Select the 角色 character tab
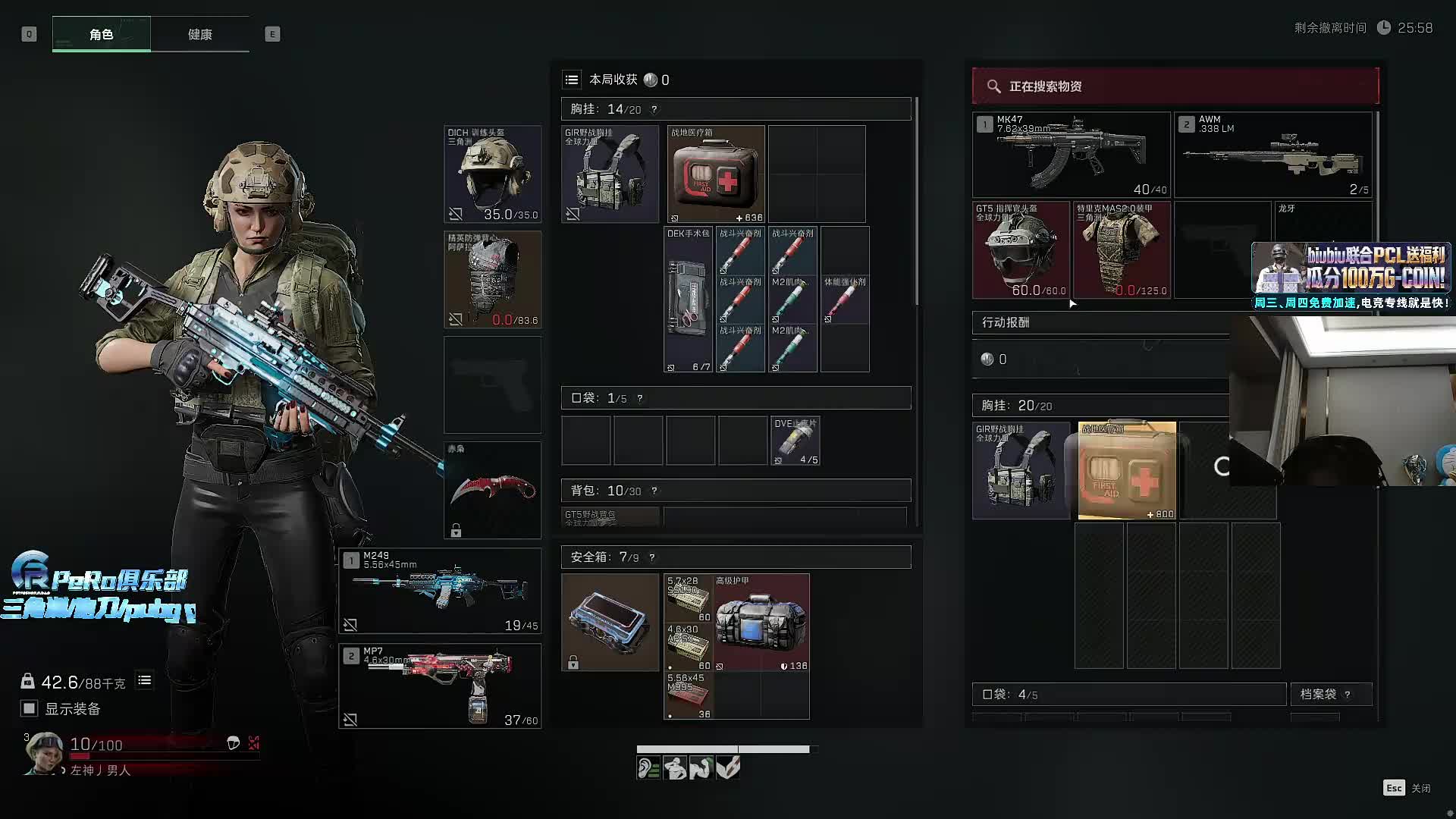The image size is (1456, 819). point(101,34)
